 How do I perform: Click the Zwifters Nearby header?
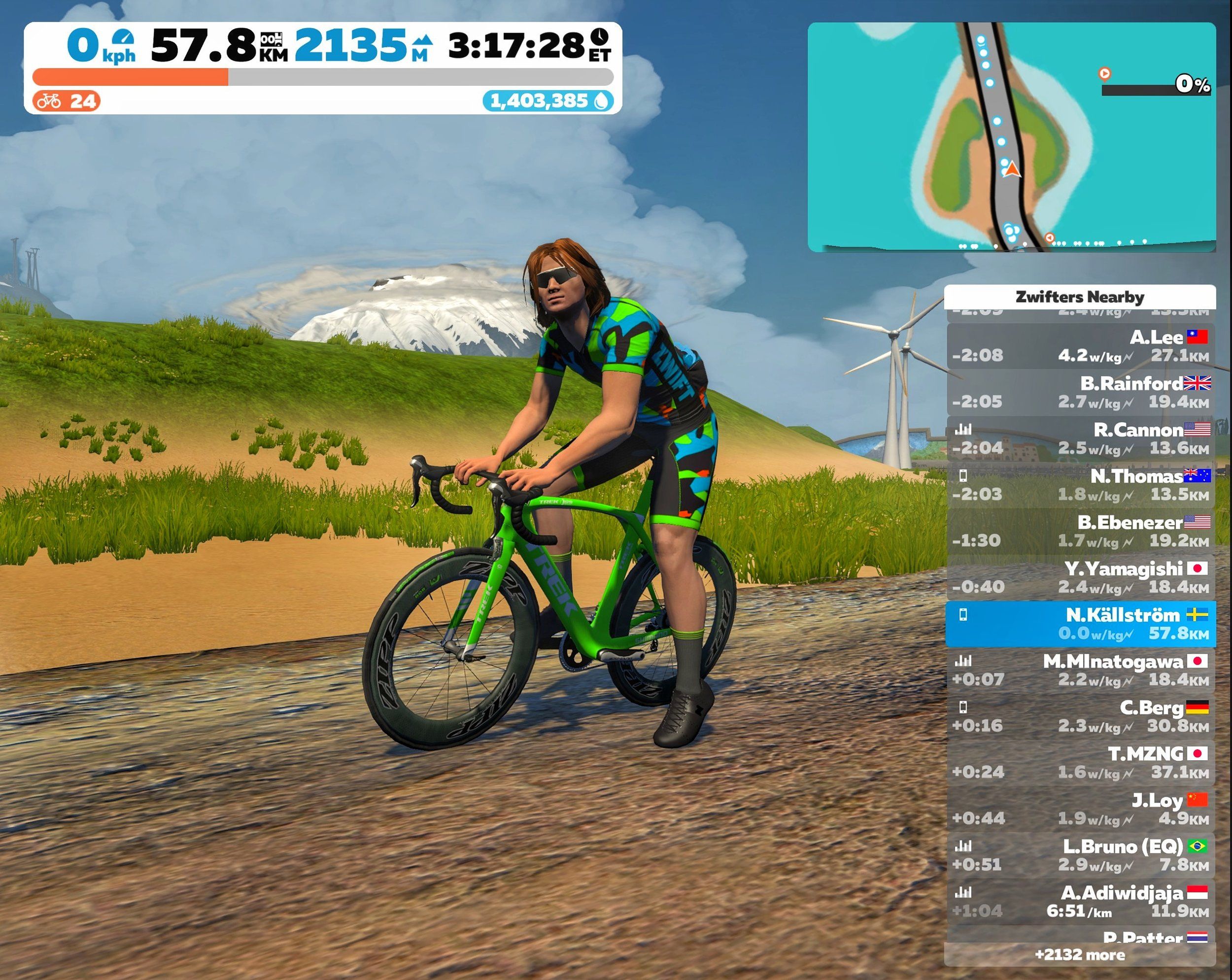click(x=1079, y=297)
